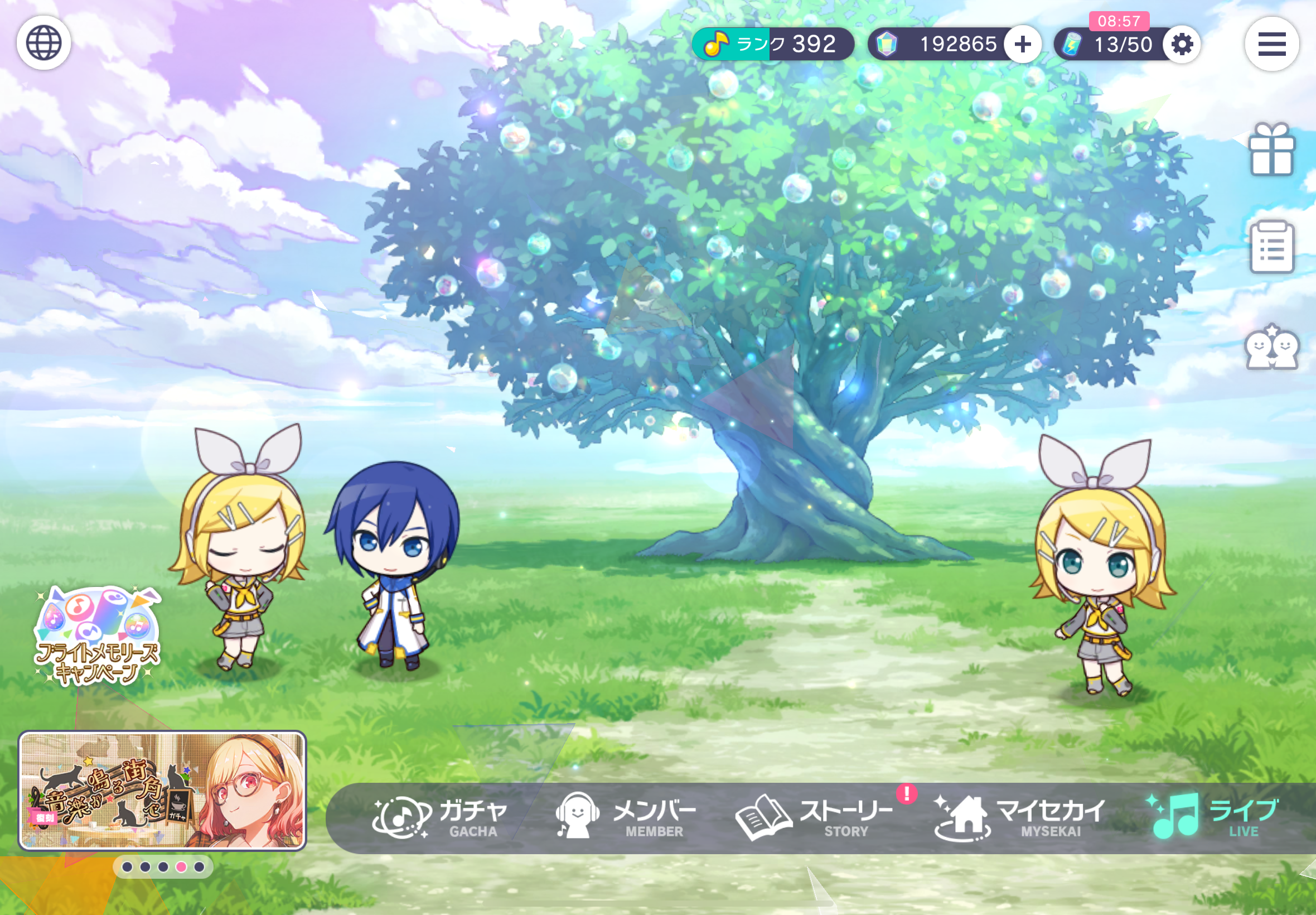
Task: Open the gift box presents
Action: pos(1271,150)
